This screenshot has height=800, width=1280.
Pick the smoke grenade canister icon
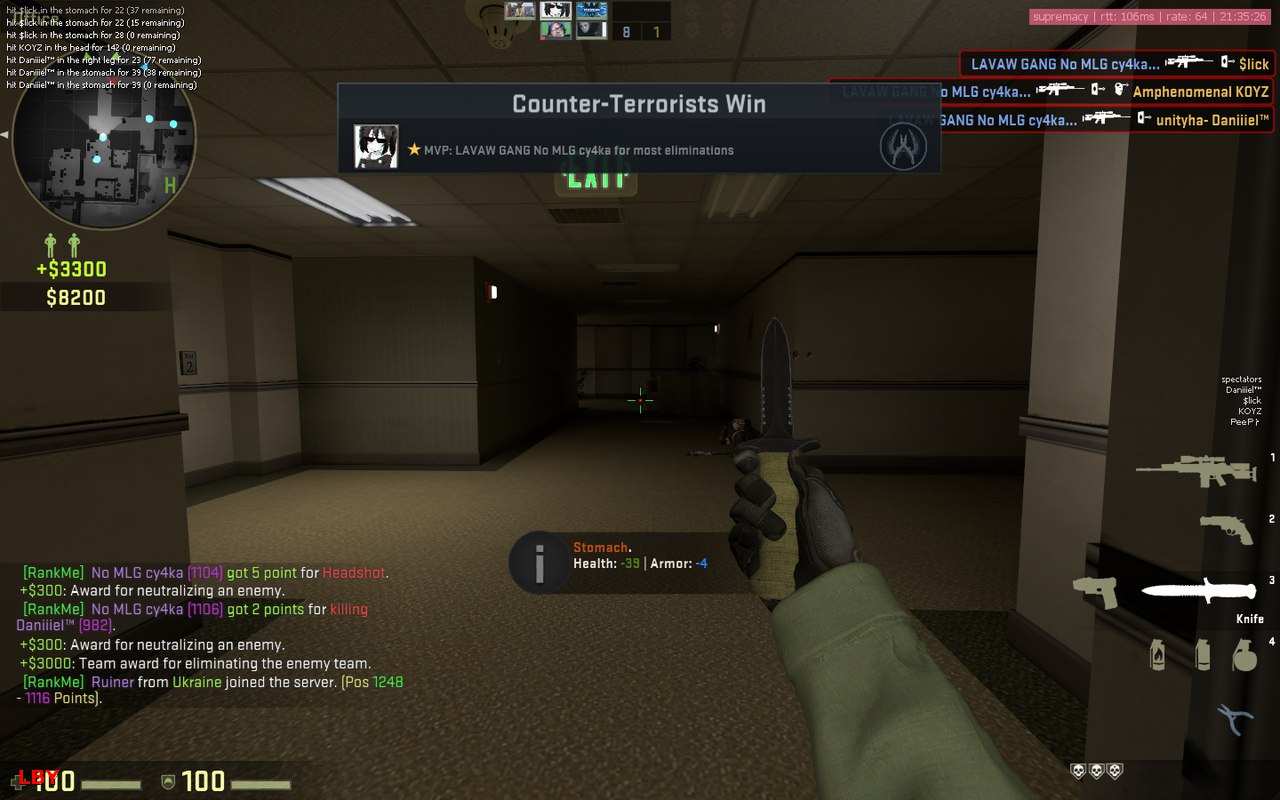point(1203,655)
